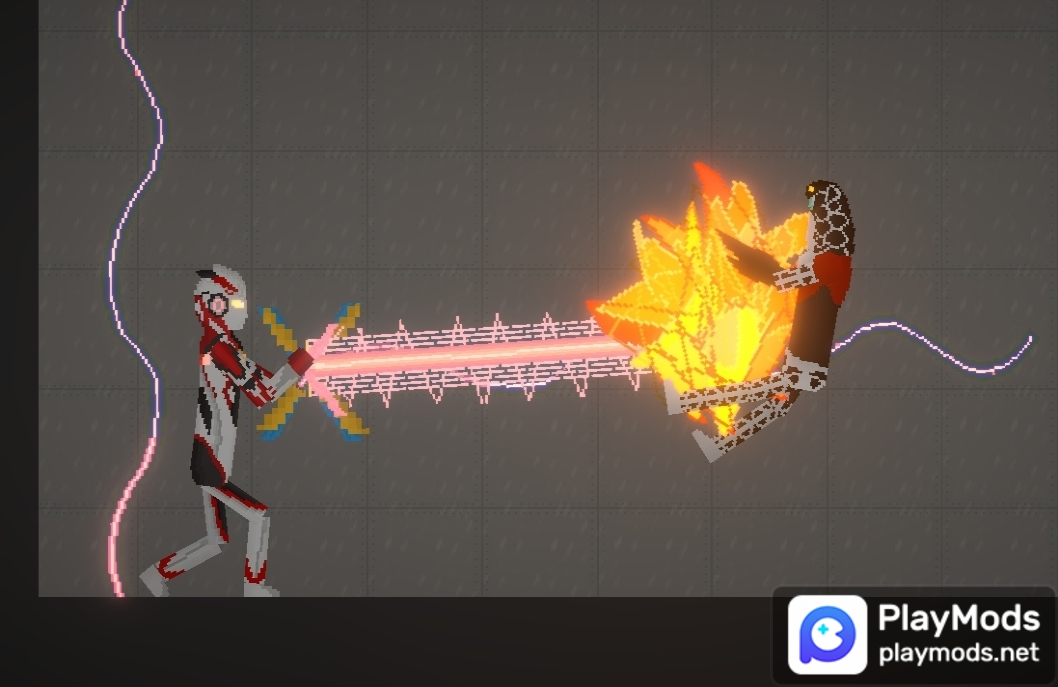Image resolution: width=1058 pixels, height=687 pixels.
Task: Click the PlayMods logo icon
Action: click(827, 634)
